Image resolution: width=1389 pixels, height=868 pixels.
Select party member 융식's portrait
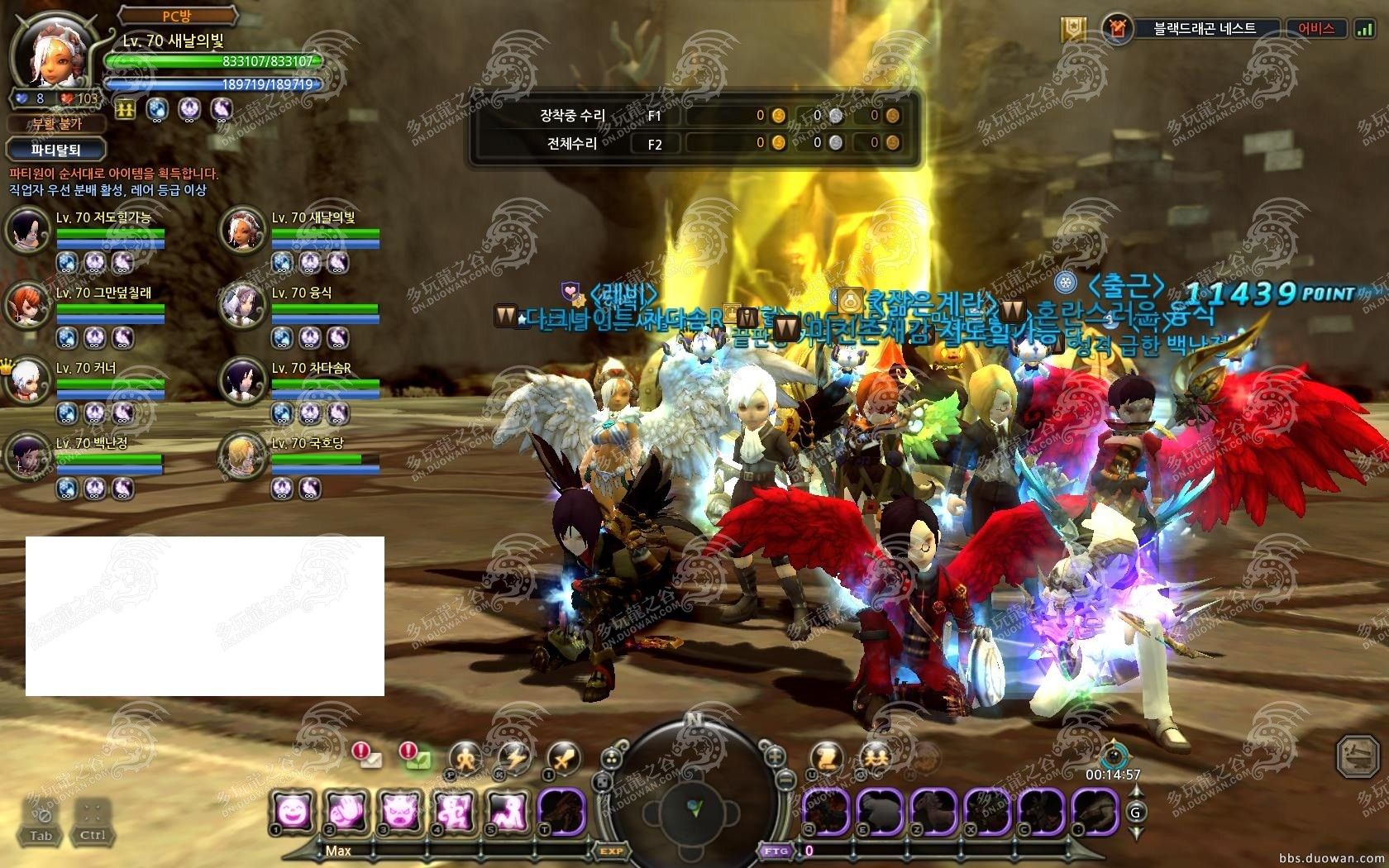[x=243, y=305]
